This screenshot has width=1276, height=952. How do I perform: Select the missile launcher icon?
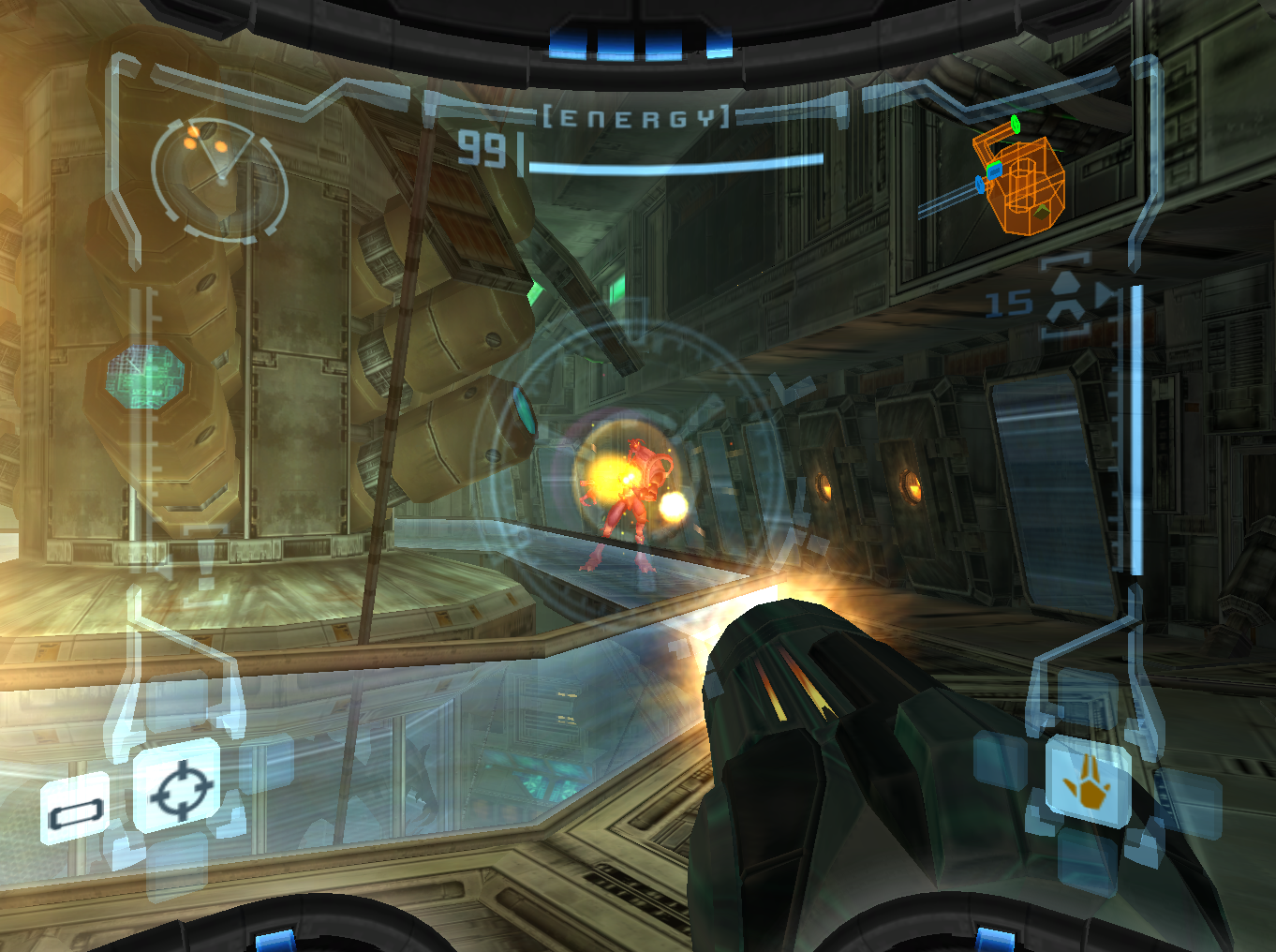click(1066, 302)
